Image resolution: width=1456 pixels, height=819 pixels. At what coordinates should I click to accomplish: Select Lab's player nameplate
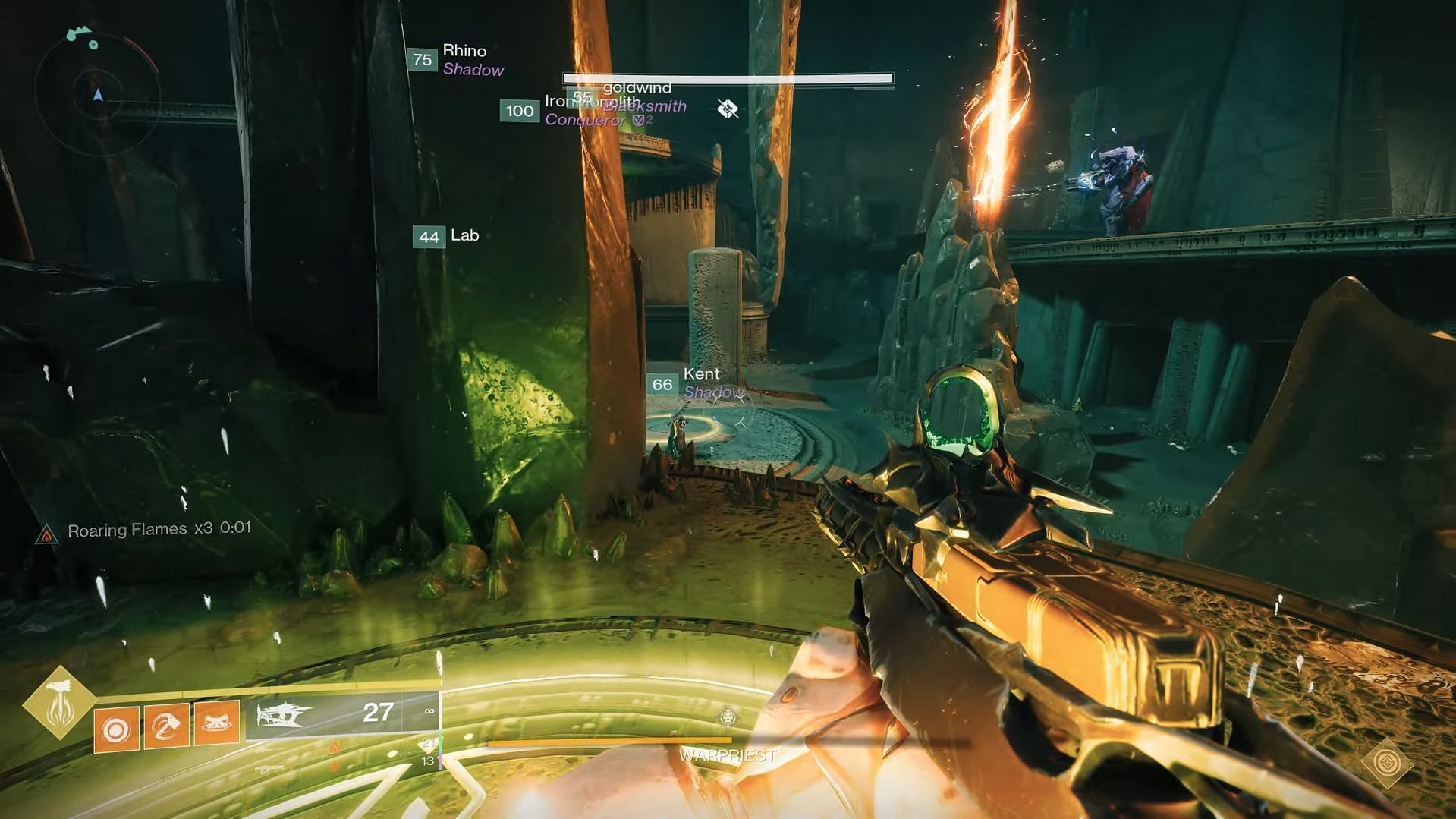(x=448, y=236)
